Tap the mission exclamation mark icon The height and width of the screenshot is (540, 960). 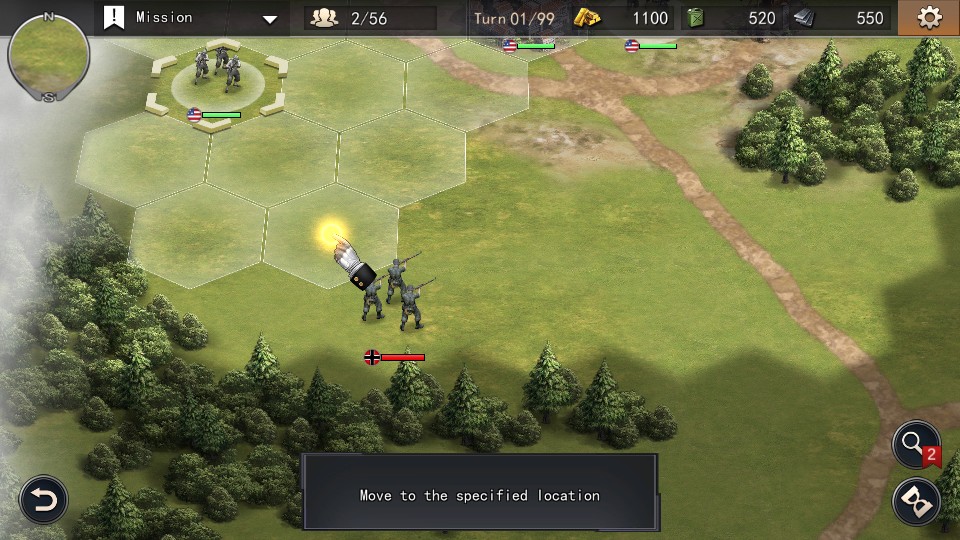115,17
